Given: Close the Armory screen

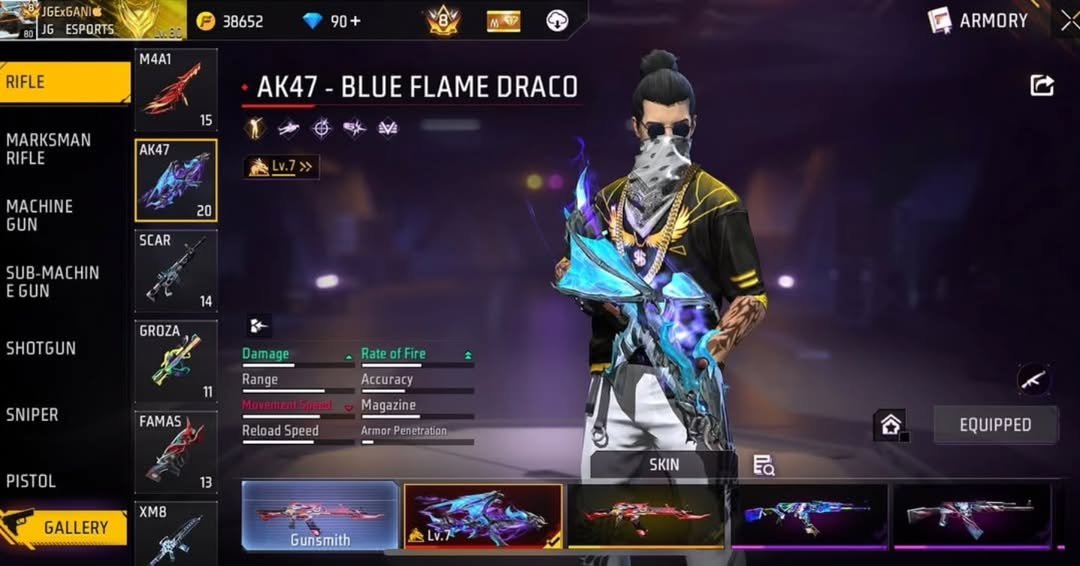Looking at the screenshot, I should 1069,20.
